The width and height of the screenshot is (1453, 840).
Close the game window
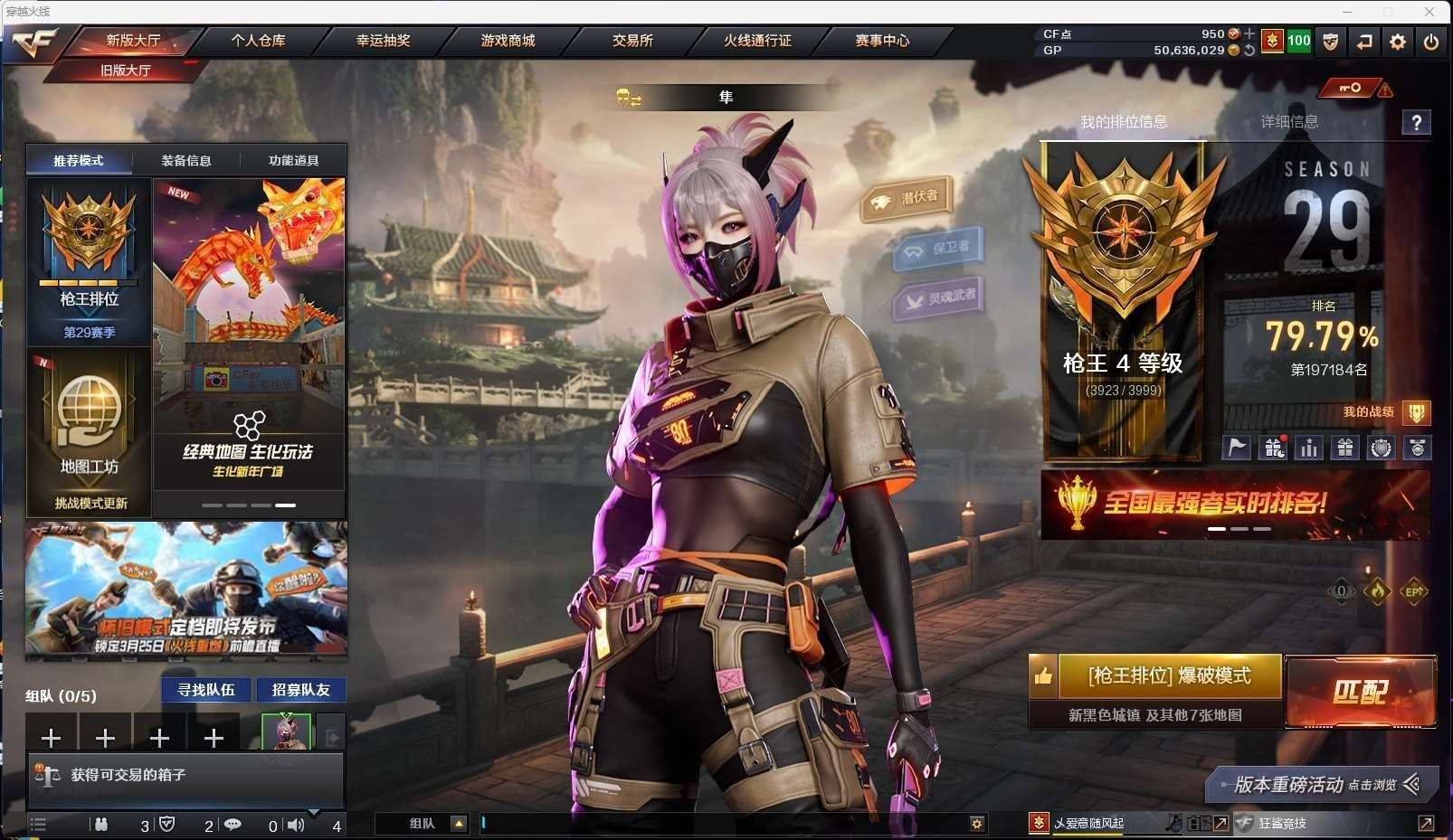point(1429,12)
